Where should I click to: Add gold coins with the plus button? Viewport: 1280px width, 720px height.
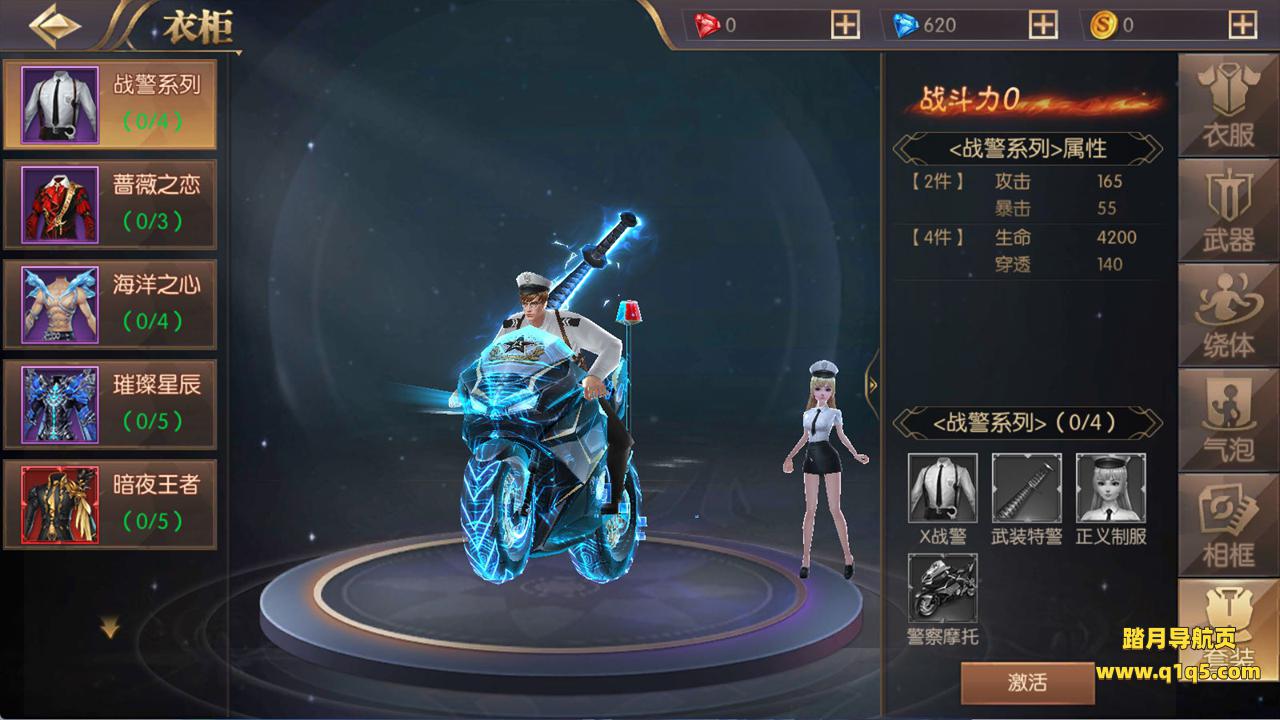coord(1242,26)
